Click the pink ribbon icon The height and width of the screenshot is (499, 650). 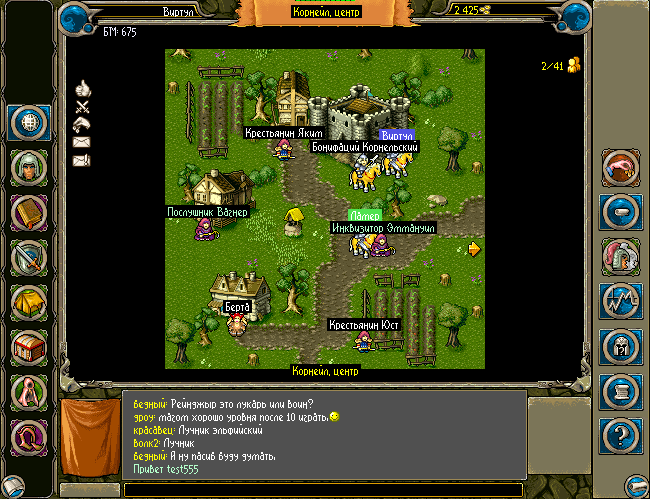tap(30, 394)
